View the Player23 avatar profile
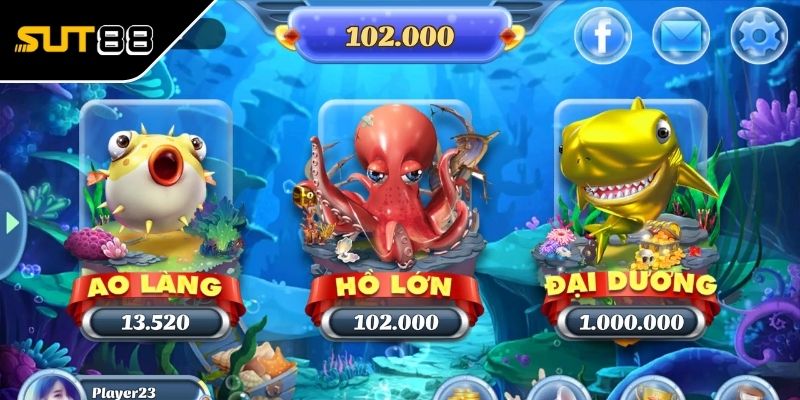This screenshot has height=400, width=800. (53, 388)
